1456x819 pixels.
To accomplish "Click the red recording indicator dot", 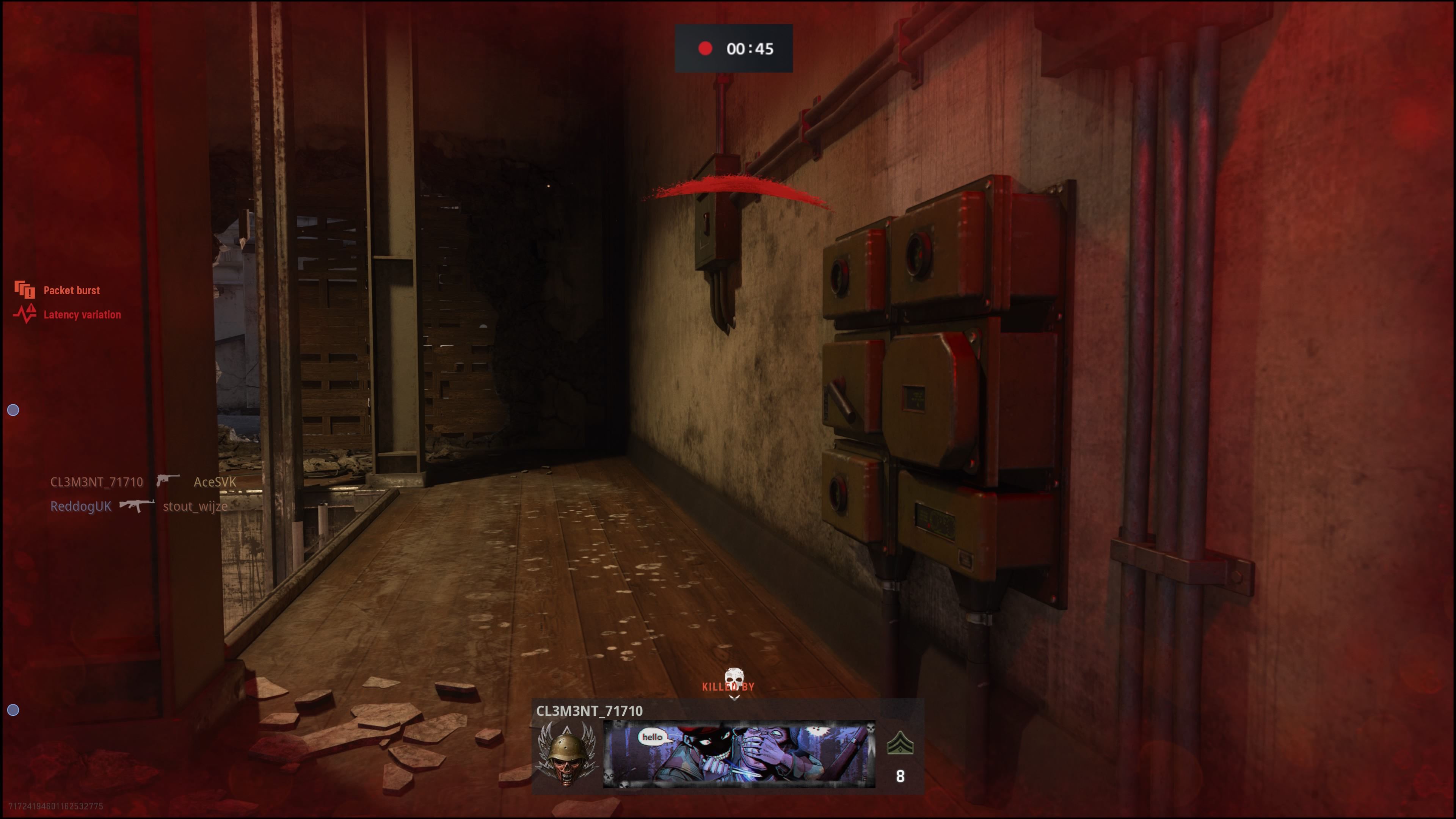I will pos(705,49).
